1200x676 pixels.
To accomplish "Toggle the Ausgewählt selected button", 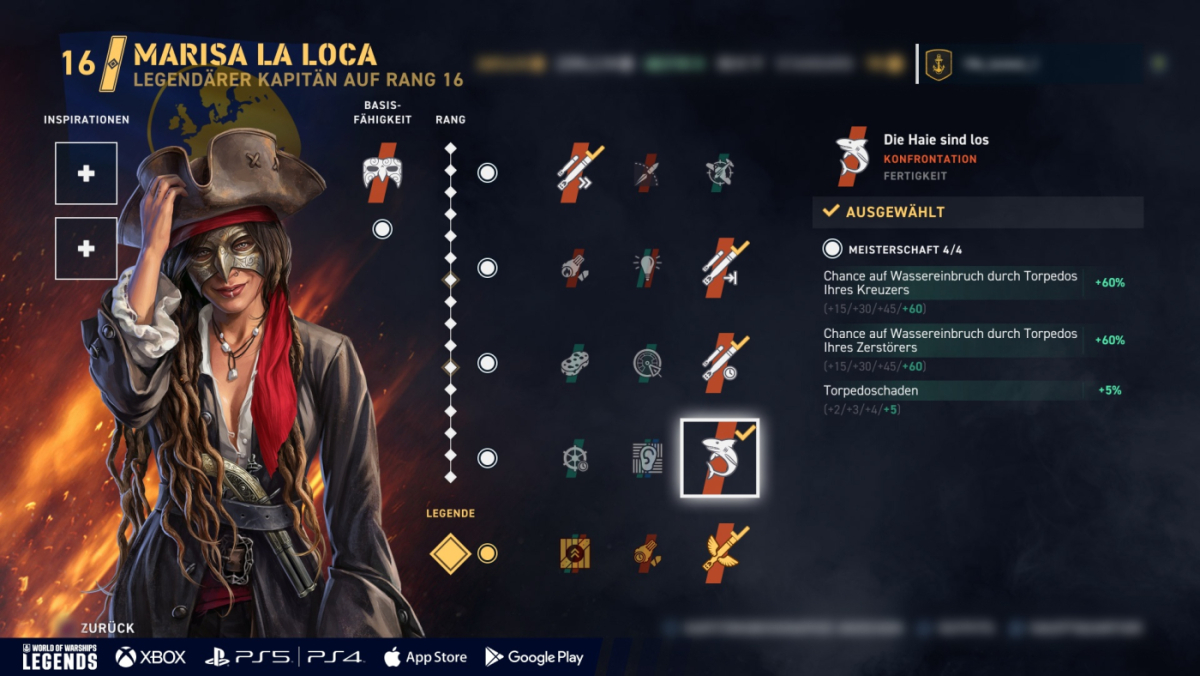I will point(977,212).
